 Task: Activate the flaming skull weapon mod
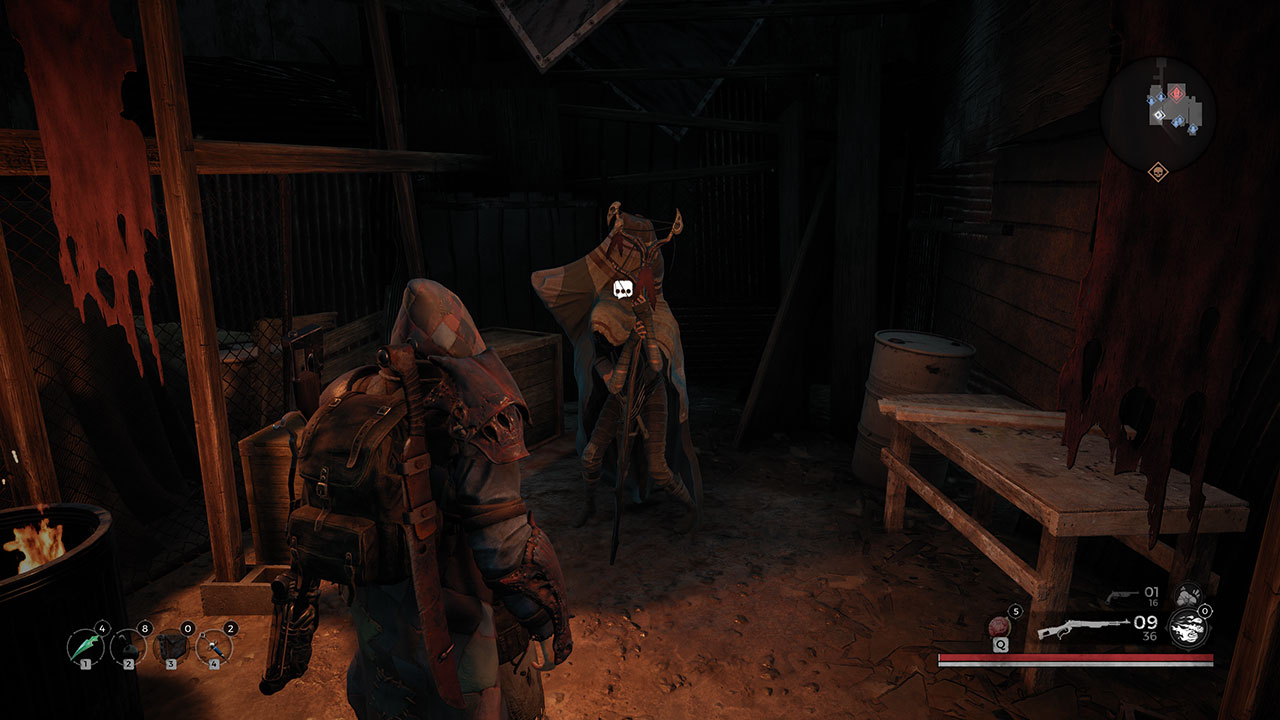coord(1188,628)
